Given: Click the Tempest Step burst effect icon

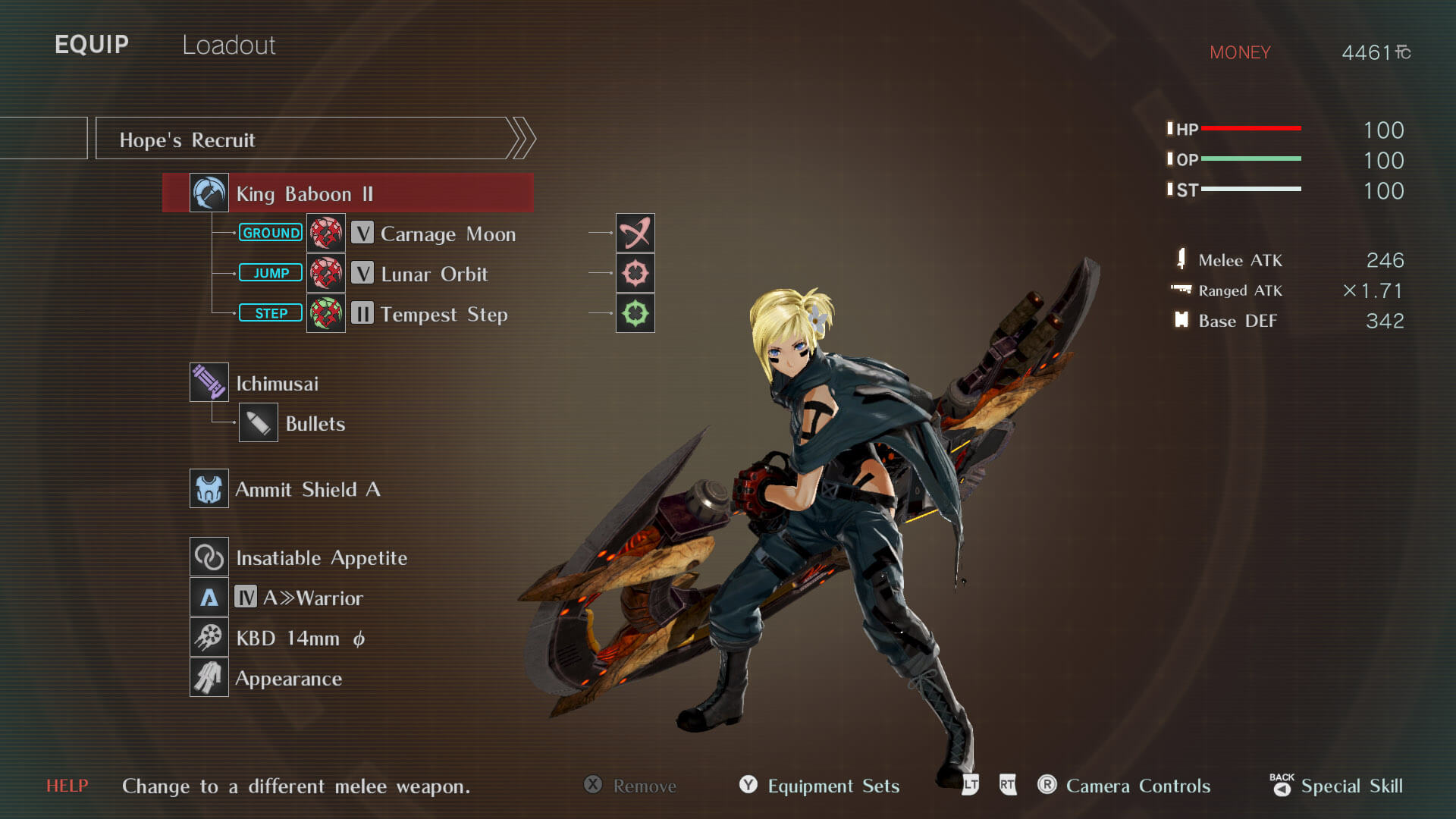Looking at the screenshot, I should [x=635, y=313].
